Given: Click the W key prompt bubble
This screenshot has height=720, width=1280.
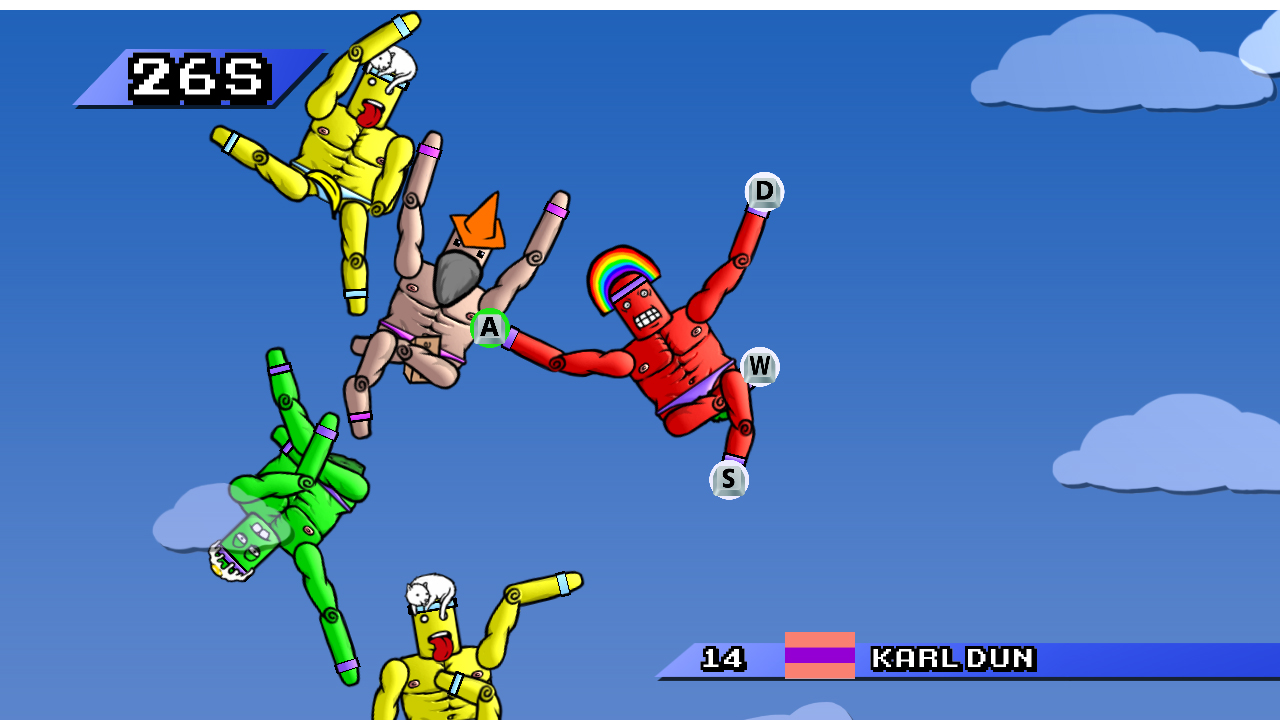Looking at the screenshot, I should [759, 367].
